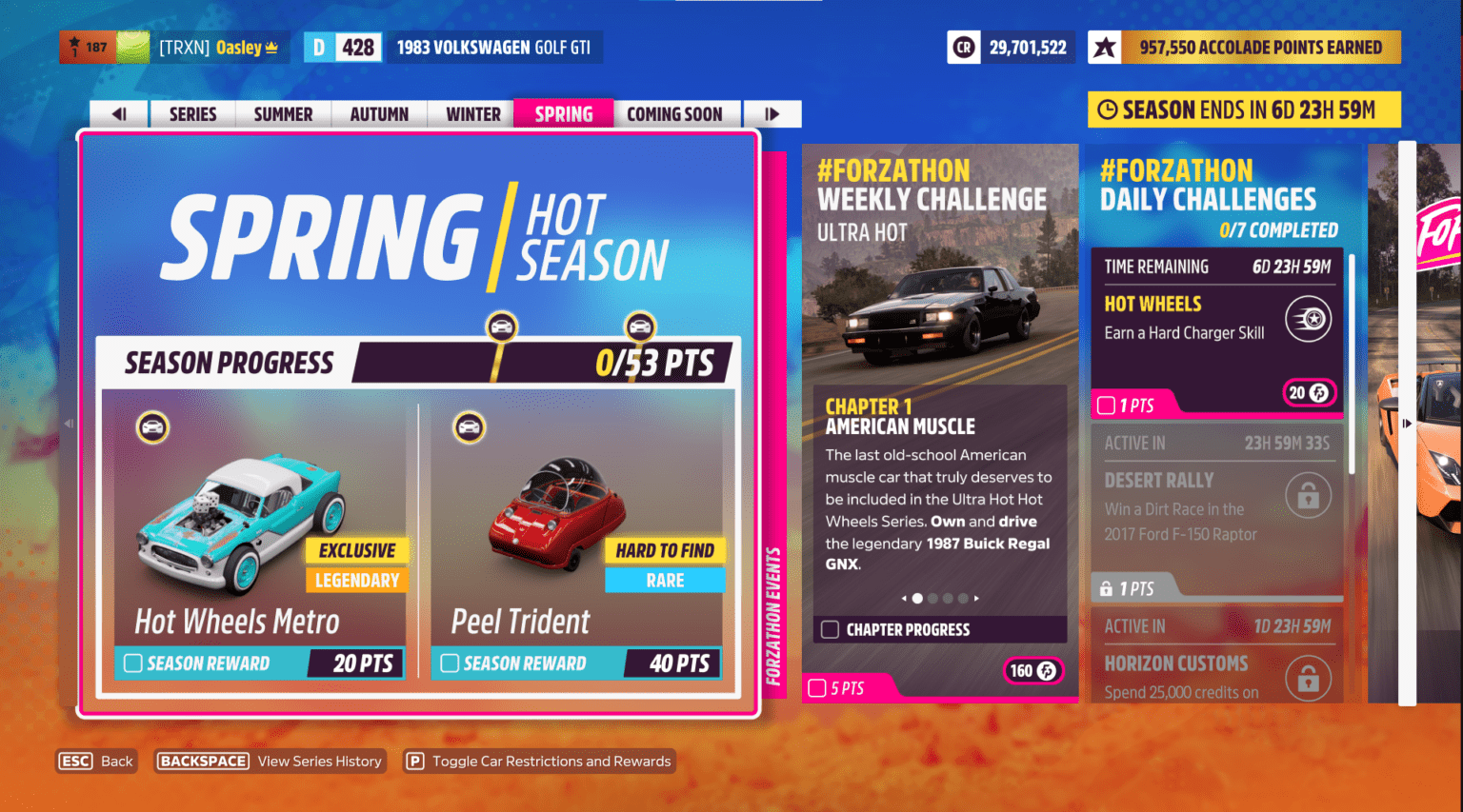The height and width of the screenshot is (812, 1463).
Task: Select the Hard Charger Skill icon in Hot Wheels challenge
Action: [x=1309, y=319]
